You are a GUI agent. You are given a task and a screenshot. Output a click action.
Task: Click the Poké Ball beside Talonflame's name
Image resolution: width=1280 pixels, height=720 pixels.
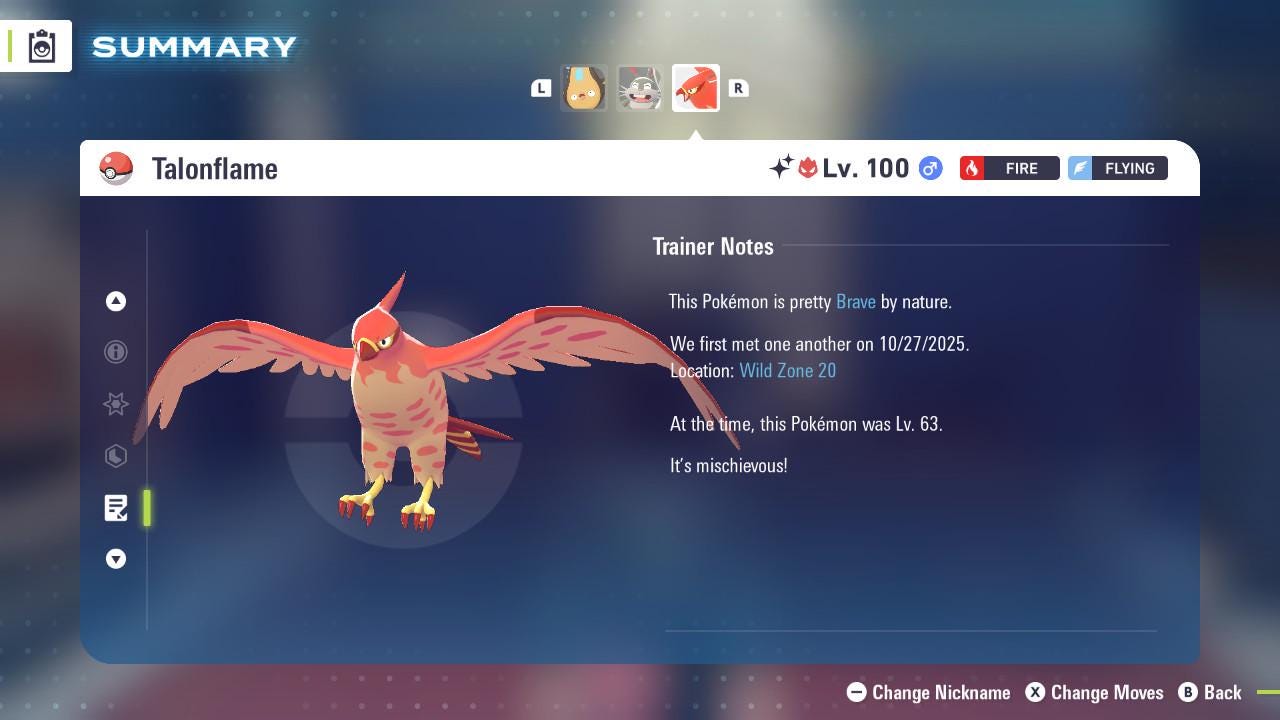pyautogui.click(x=117, y=168)
